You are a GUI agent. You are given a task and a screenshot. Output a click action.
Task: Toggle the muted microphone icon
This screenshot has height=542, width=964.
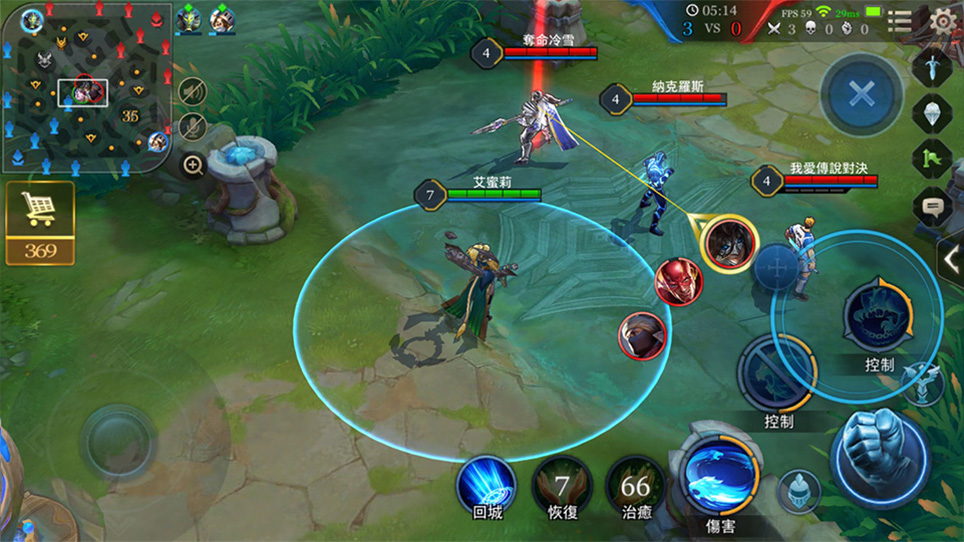(x=192, y=127)
